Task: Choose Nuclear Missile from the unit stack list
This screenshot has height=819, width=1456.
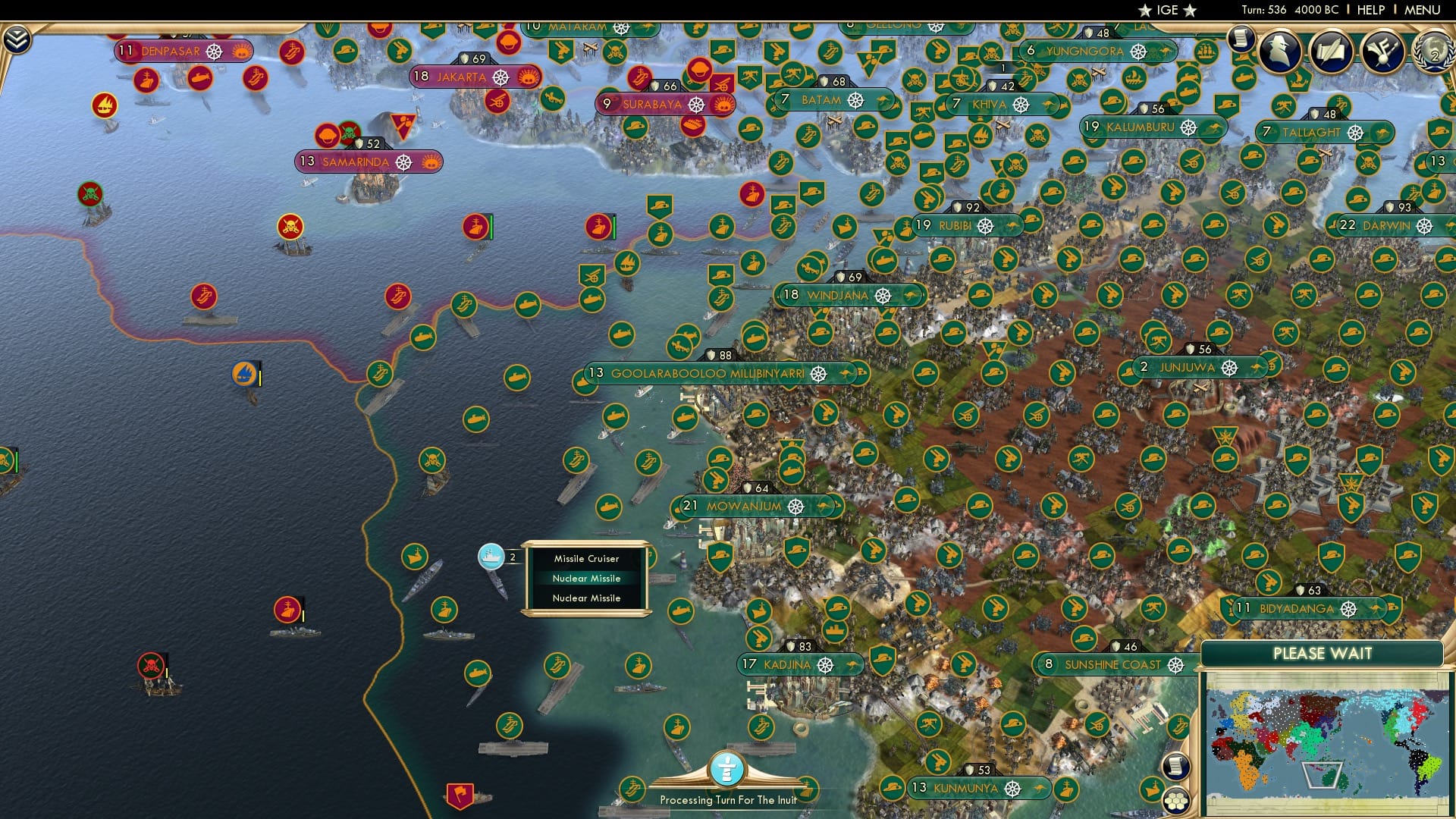Action: (x=588, y=578)
